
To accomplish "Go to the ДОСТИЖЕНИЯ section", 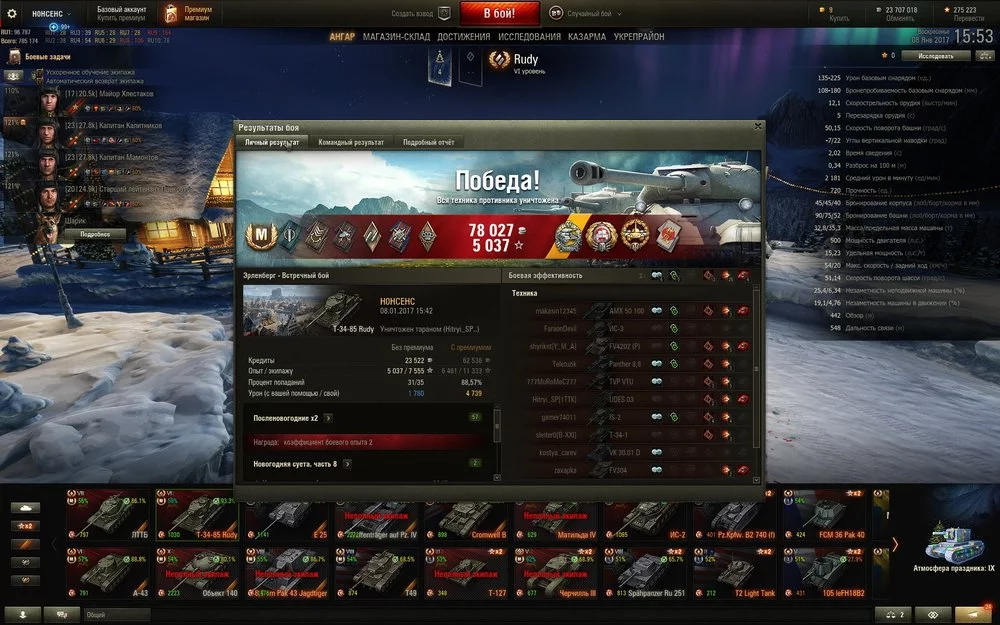I will (x=463, y=37).
